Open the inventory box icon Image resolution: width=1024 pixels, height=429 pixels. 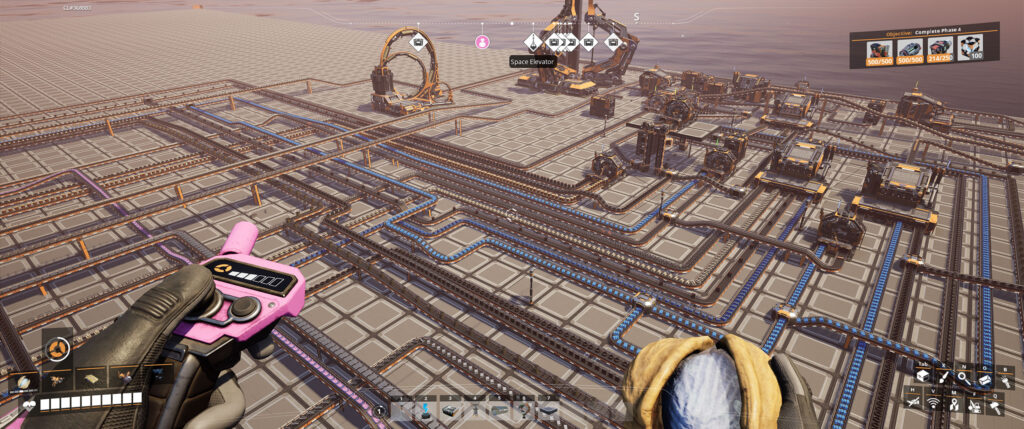pyautogui.click(x=922, y=377)
